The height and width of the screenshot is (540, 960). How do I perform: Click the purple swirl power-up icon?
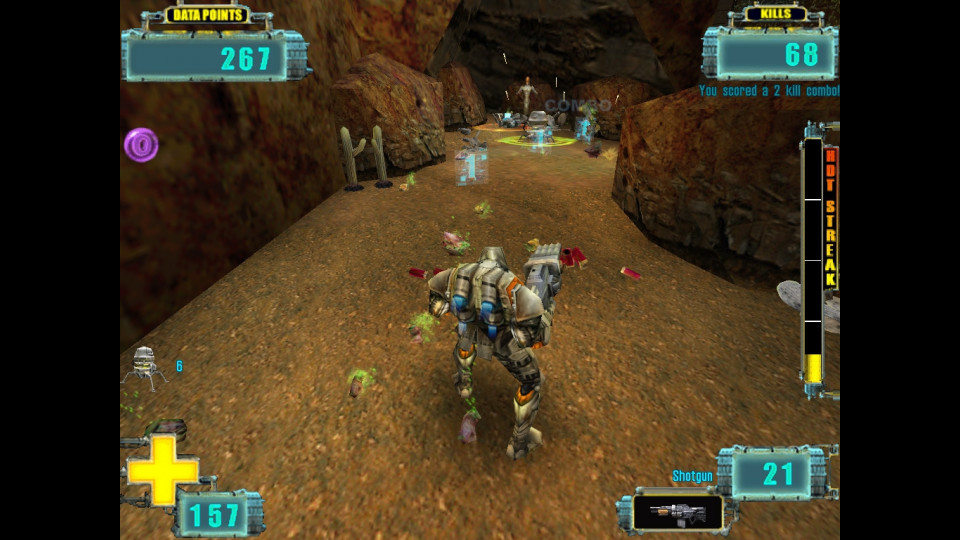tap(141, 145)
